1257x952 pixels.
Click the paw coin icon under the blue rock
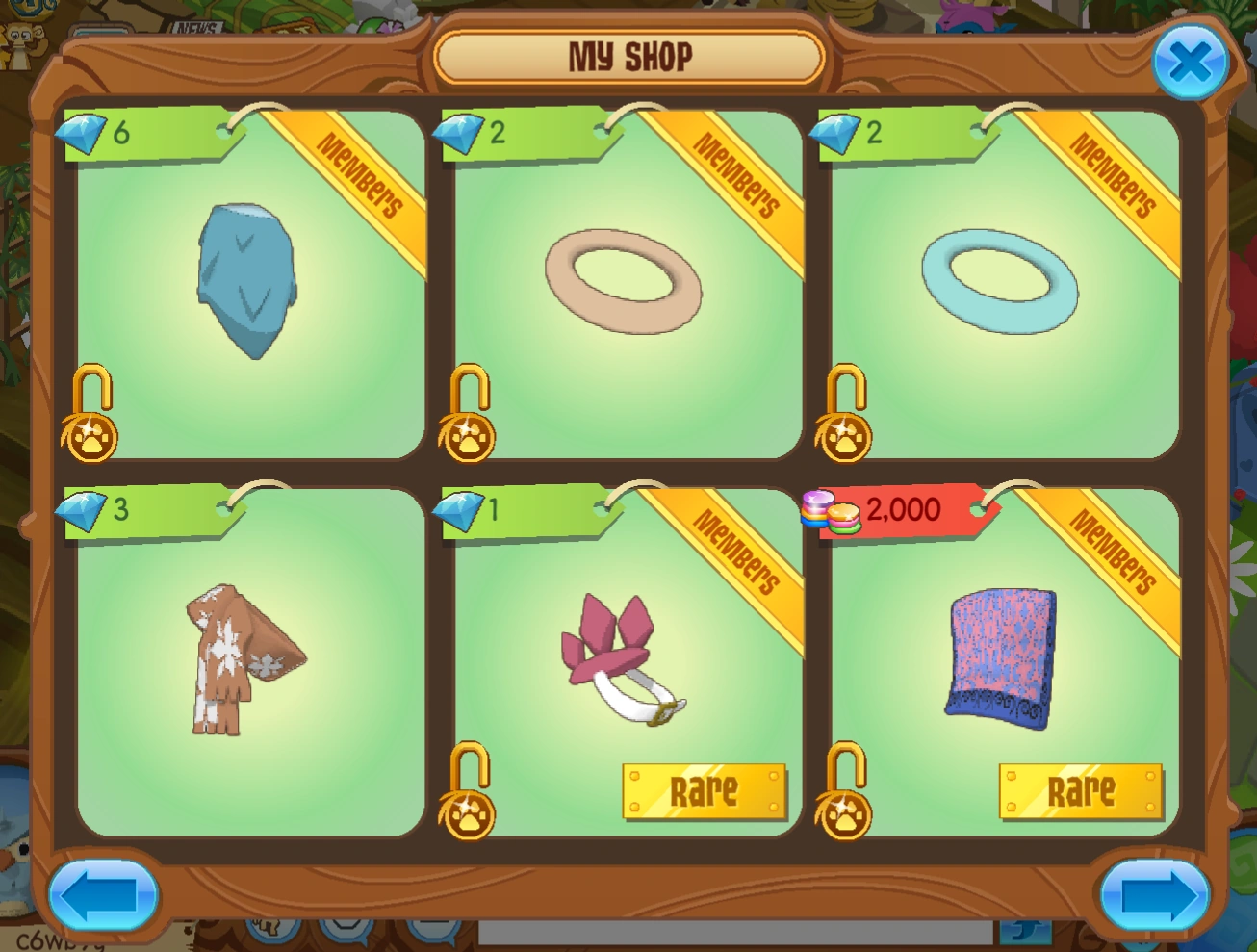90,436
